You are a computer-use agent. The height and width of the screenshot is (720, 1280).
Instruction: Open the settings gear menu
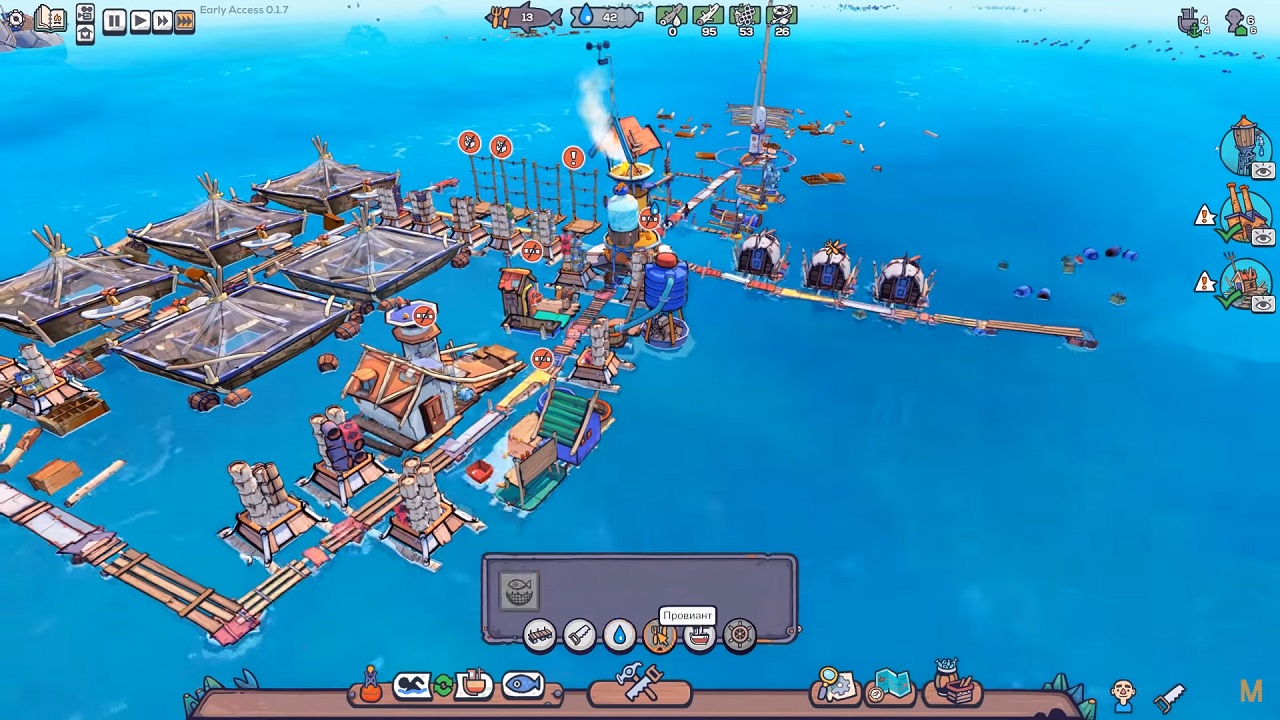pos(15,19)
